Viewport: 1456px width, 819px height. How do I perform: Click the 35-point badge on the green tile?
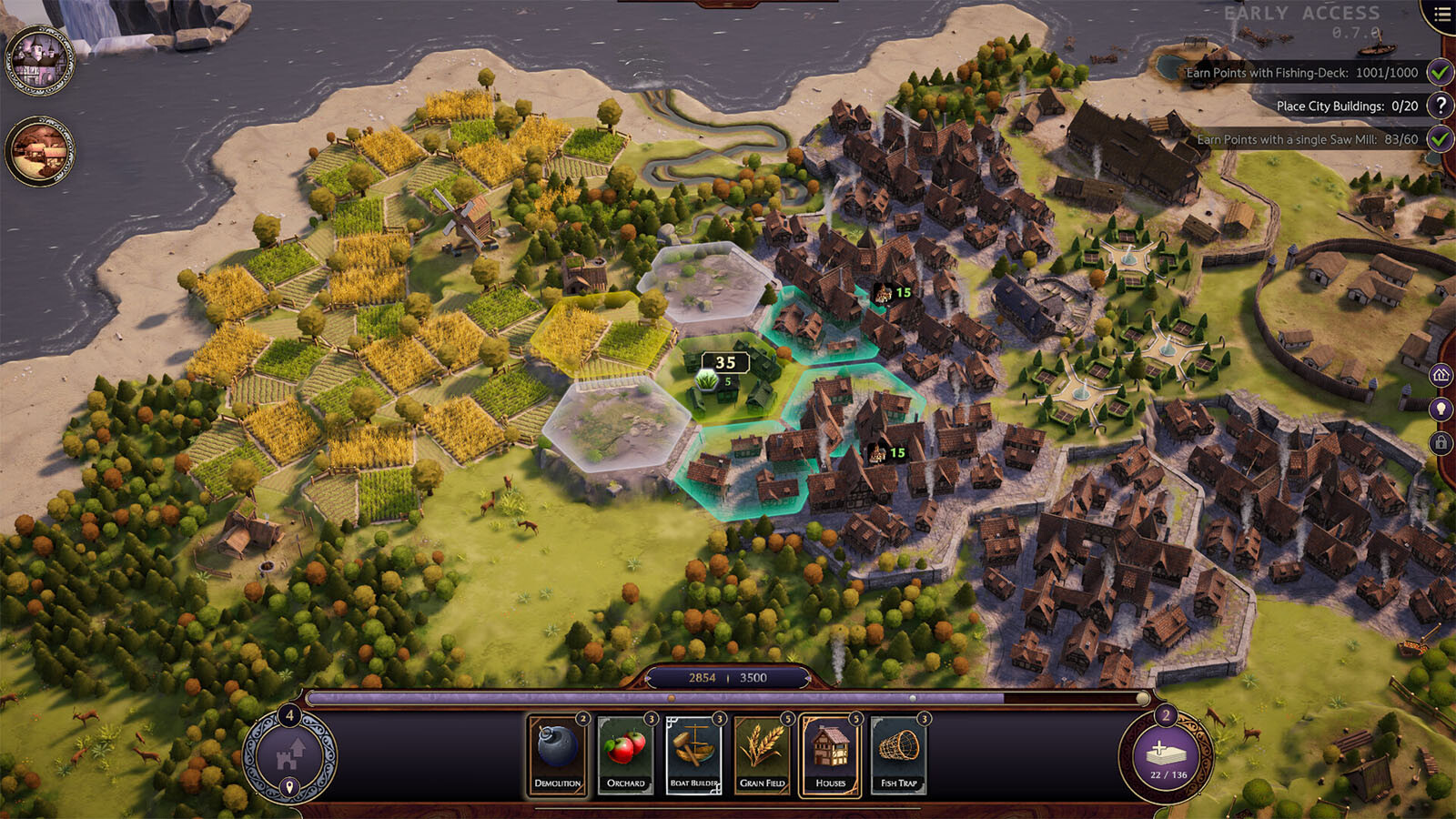tap(725, 362)
